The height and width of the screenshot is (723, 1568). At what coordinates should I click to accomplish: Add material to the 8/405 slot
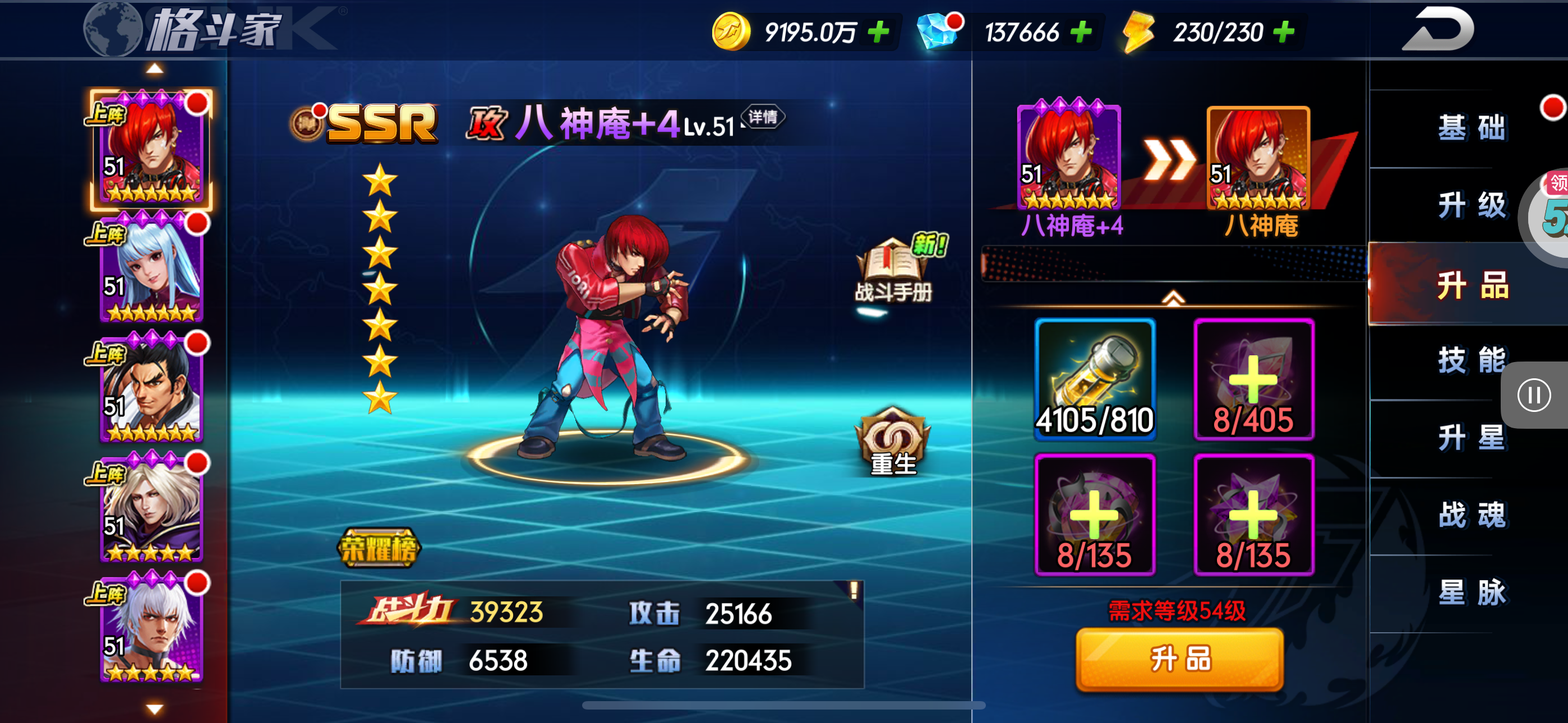(x=1253, y=378)
